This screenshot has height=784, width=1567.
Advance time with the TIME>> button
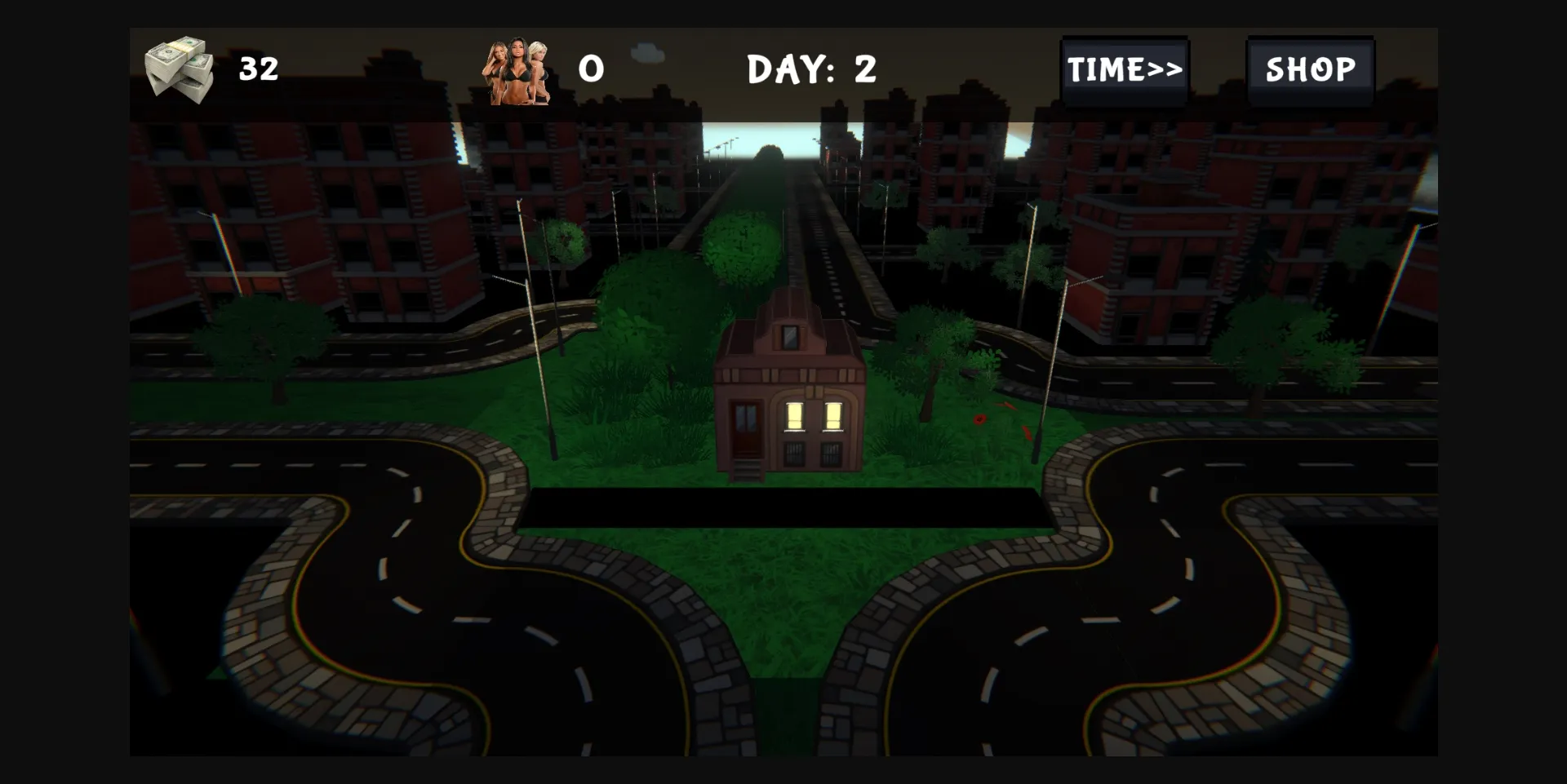[1125, 69]
